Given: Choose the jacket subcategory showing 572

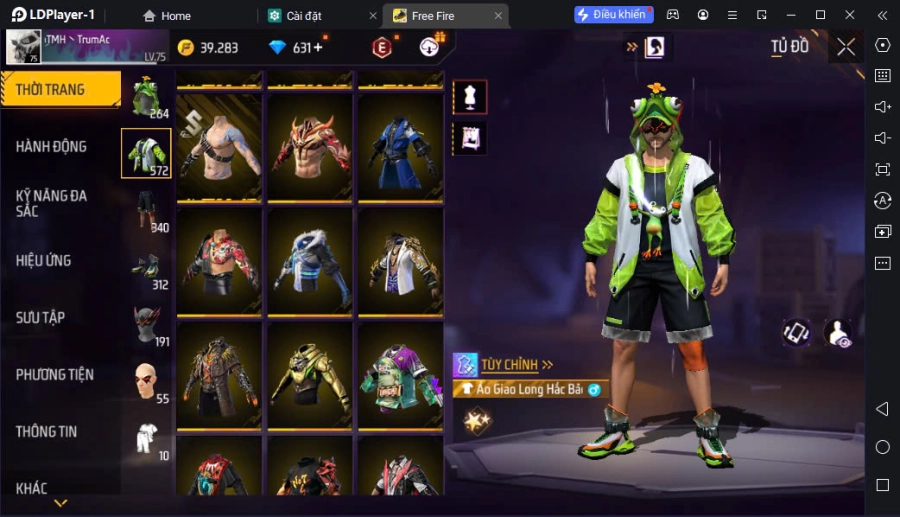Looking at the screenshot, I should 146,153.
